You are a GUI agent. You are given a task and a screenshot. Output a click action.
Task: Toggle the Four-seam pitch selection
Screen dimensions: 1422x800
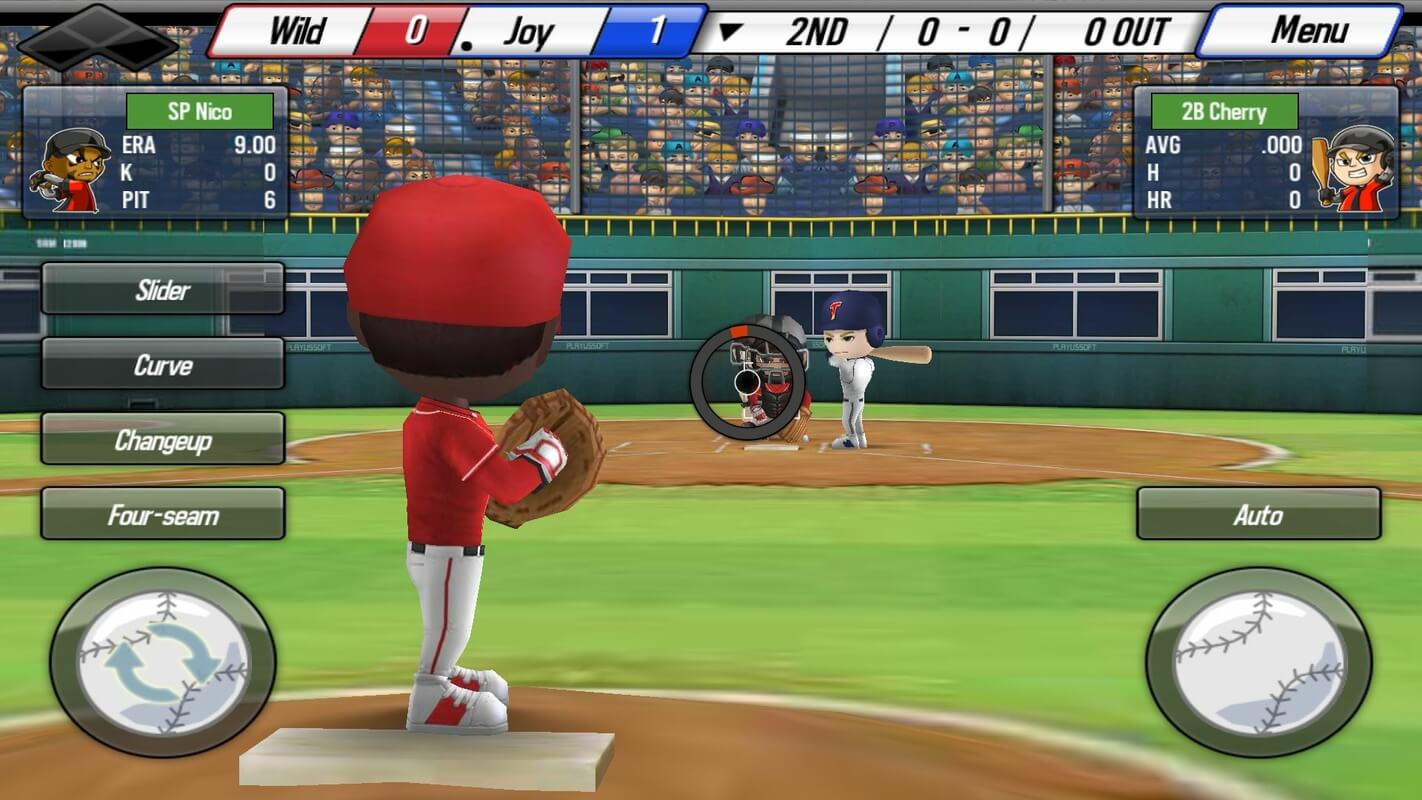click(162, 516)
